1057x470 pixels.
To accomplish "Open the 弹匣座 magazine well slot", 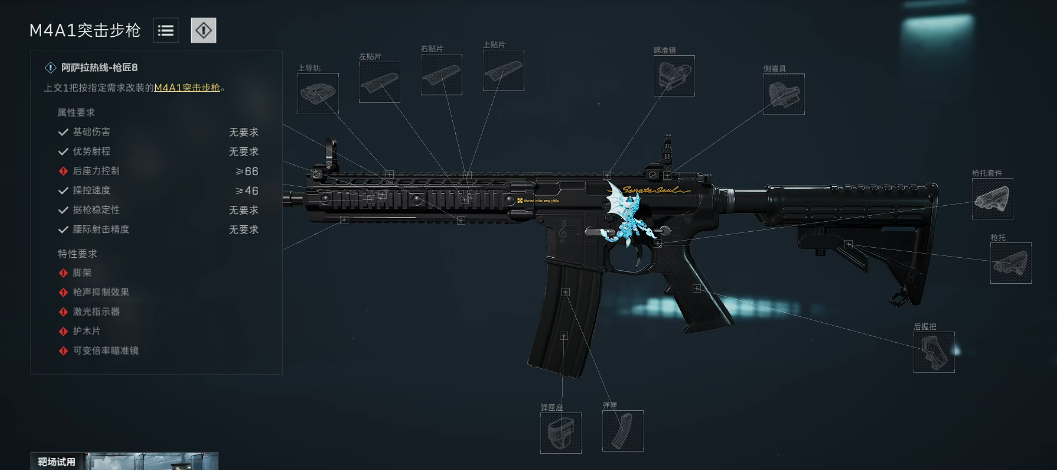I will [560, 433].
